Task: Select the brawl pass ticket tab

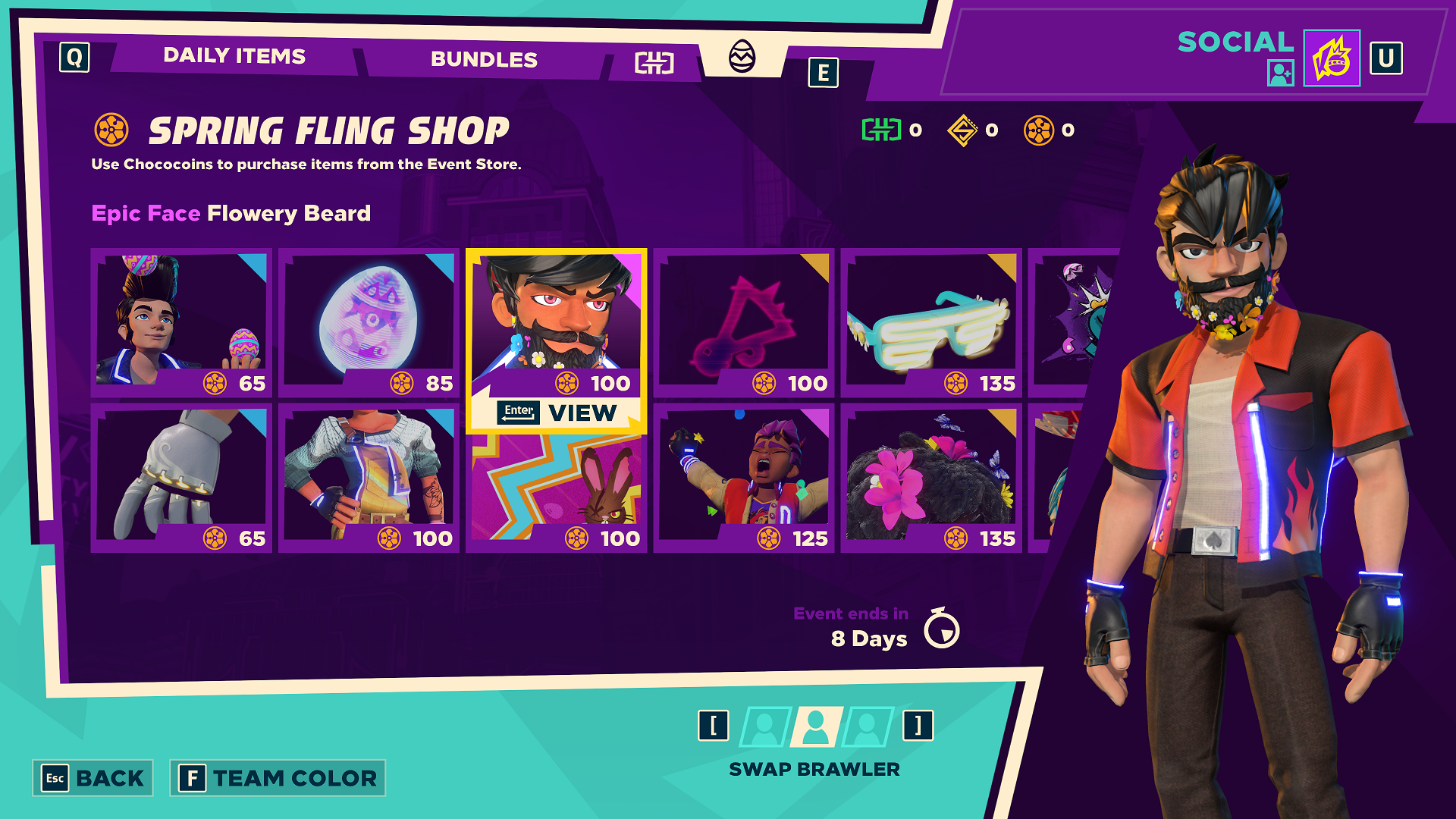Action: coord(654,63)
